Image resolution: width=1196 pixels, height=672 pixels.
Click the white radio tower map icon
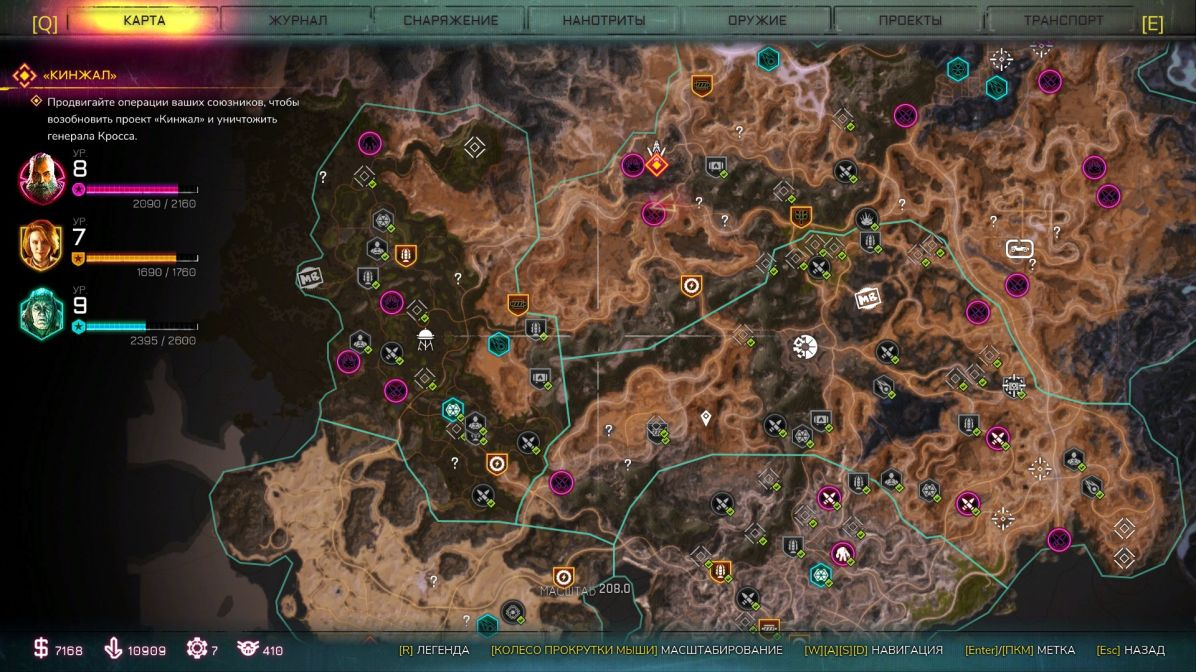coord(425,338)
